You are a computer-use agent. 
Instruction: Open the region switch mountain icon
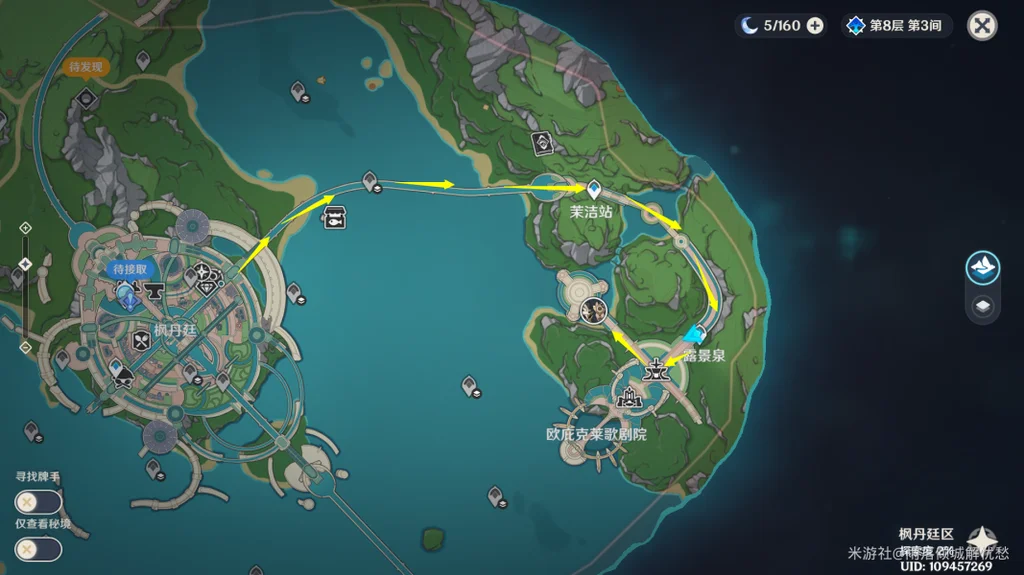click(983, 268)
